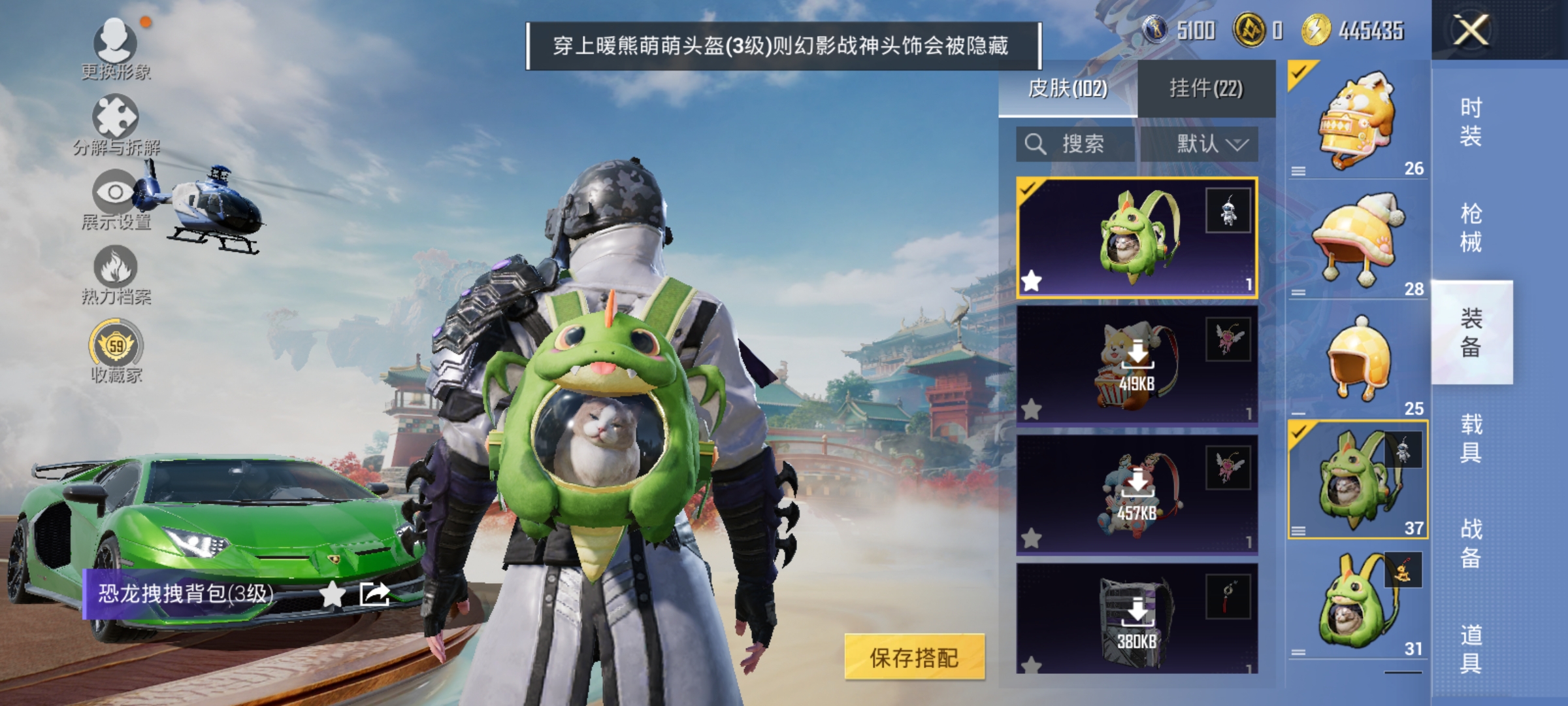Viewport: 1568px width, 706px height.
Task: Click the magnifier icon in the 搜索 bar
Action: (1034, 145)
